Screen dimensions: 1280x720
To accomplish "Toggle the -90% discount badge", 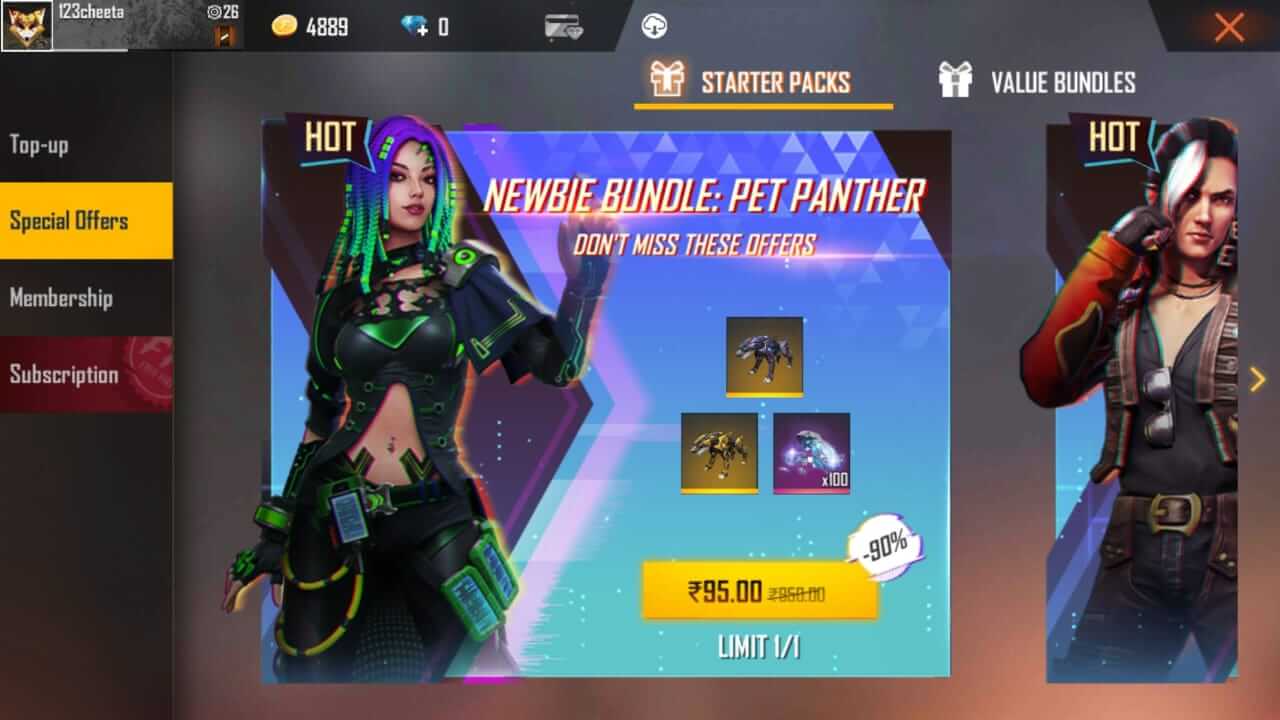I will pos(884,545).
